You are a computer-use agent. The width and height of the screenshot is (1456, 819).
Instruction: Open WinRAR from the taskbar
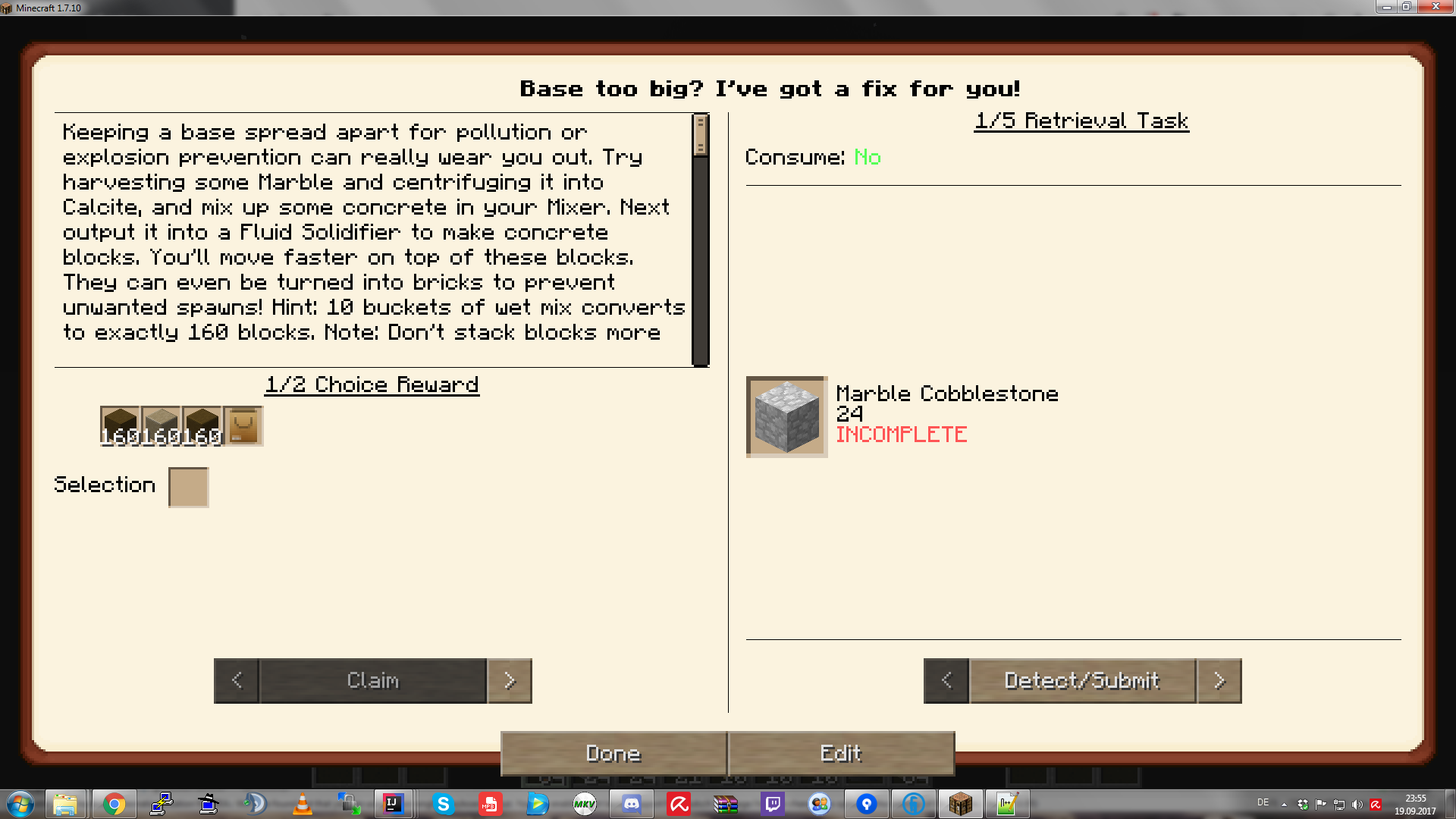[726, 804]
